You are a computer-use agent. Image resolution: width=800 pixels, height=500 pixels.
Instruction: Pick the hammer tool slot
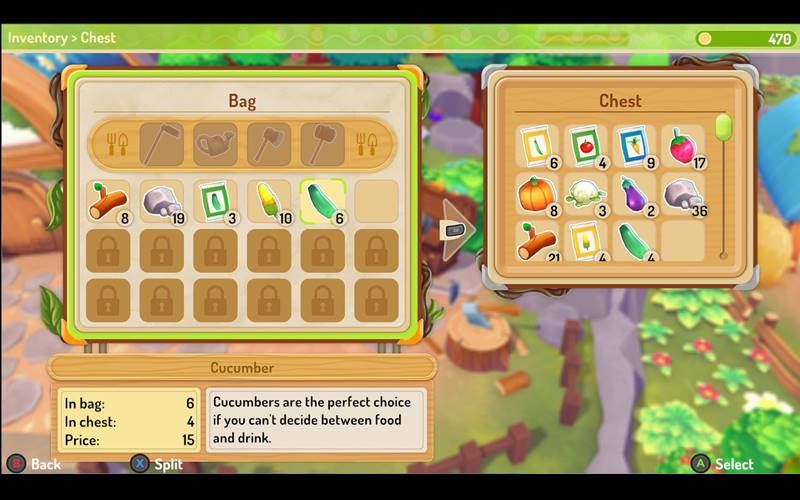click(x=322, y=145)
